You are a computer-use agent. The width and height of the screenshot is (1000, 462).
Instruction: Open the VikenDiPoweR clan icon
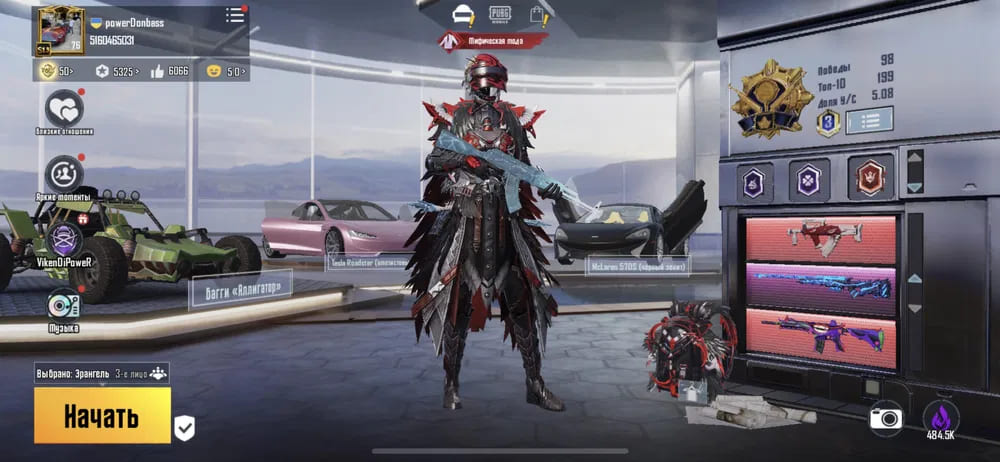pyautogui.click(x=65, y=239)
